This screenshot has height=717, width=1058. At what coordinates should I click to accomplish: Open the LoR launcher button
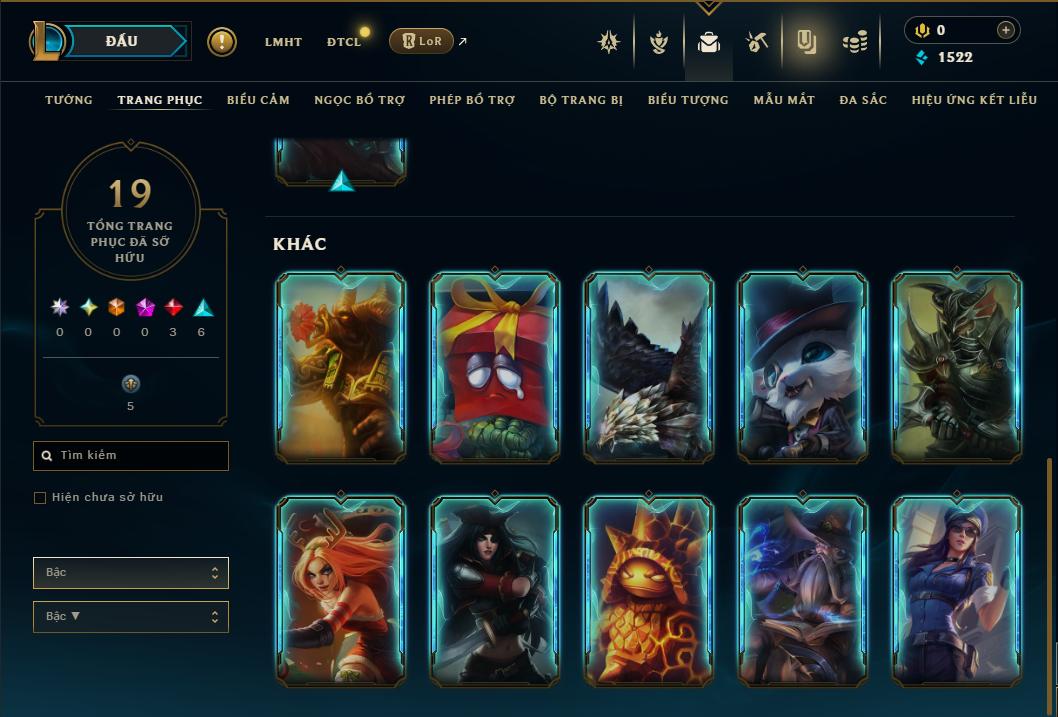(x=421, y=41)
